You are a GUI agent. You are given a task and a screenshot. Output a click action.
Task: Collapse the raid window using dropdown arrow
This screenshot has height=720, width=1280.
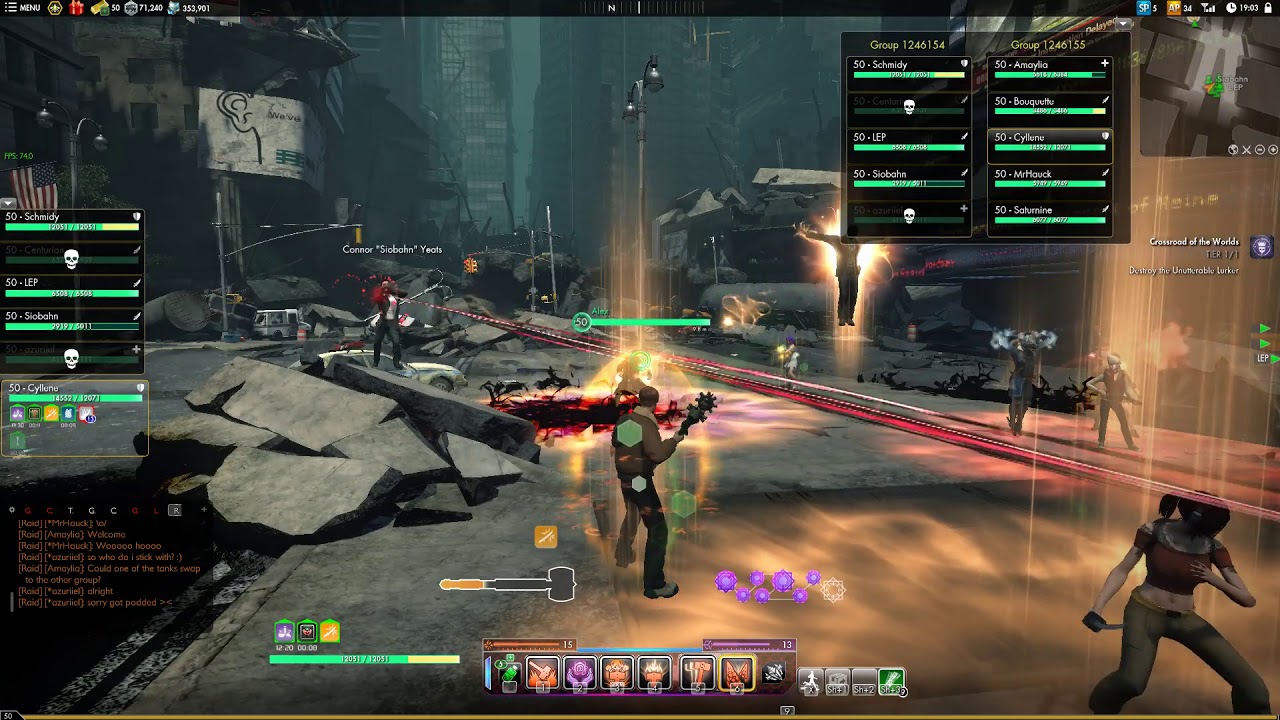(1123, 23)
